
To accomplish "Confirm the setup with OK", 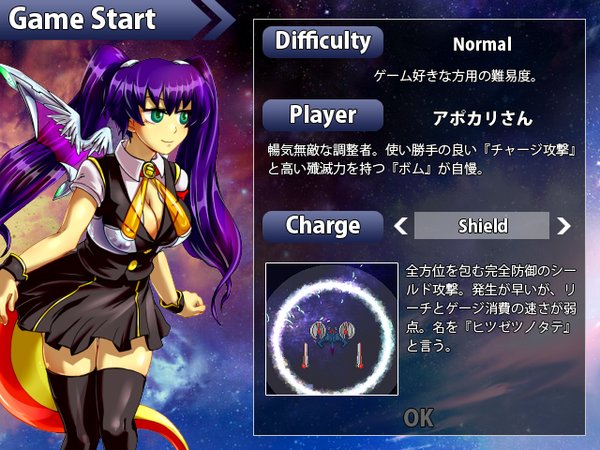I will 418,417.
